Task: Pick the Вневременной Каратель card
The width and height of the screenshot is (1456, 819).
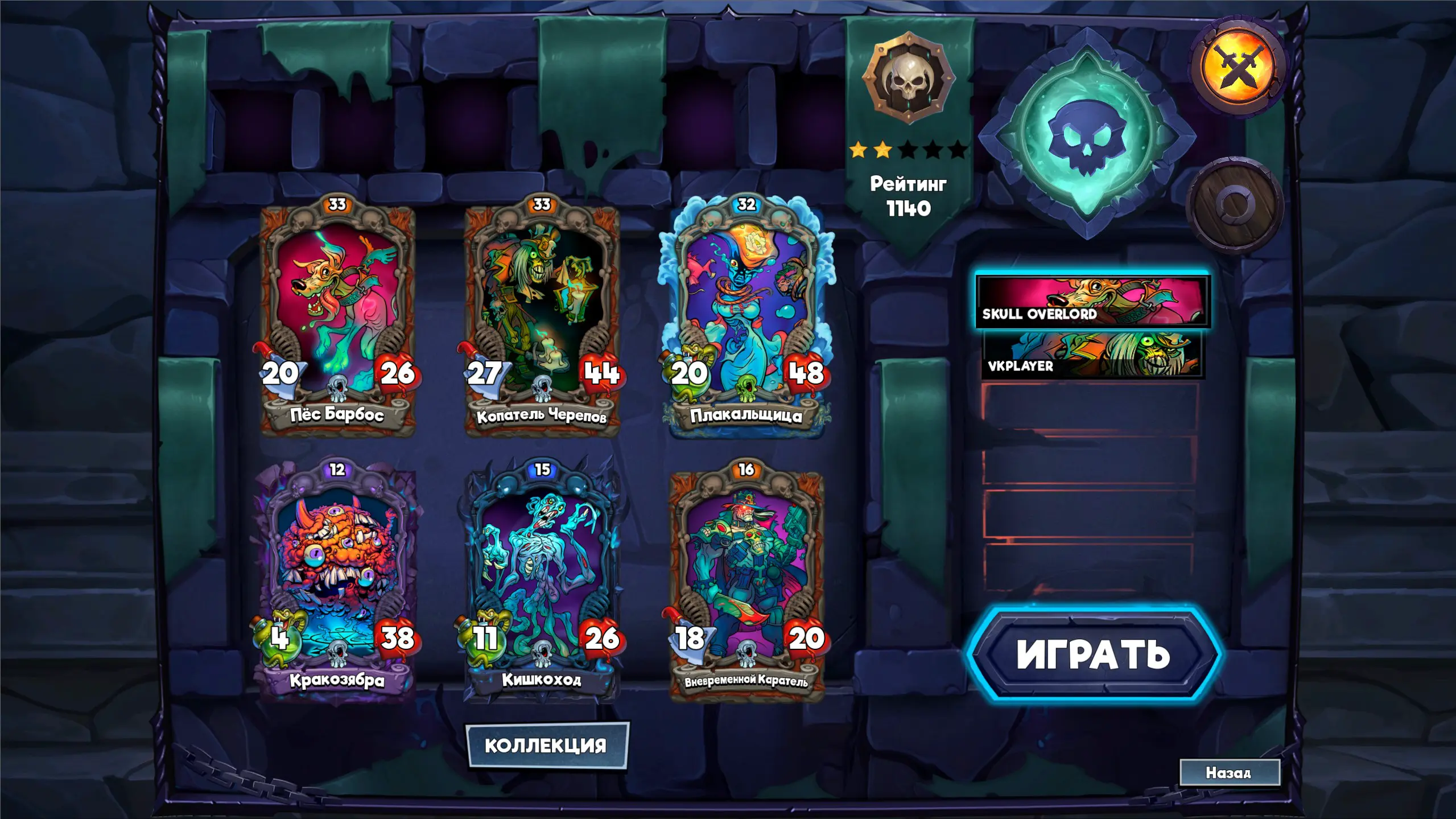Action: coord(746,581)
